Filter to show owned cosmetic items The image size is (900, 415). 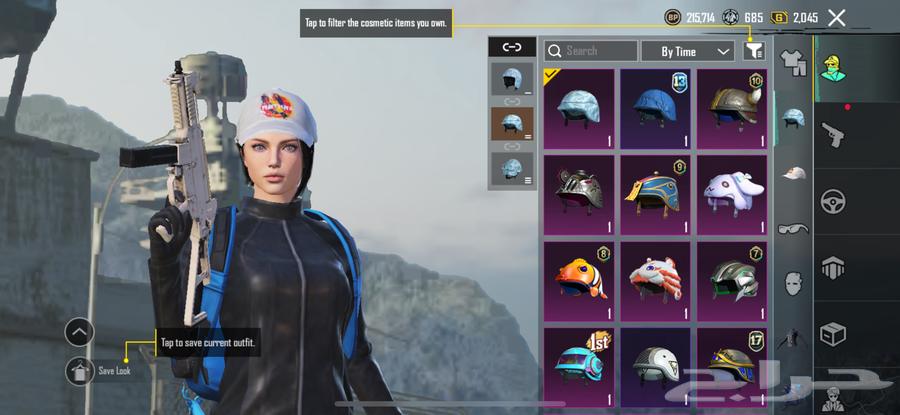755,50
